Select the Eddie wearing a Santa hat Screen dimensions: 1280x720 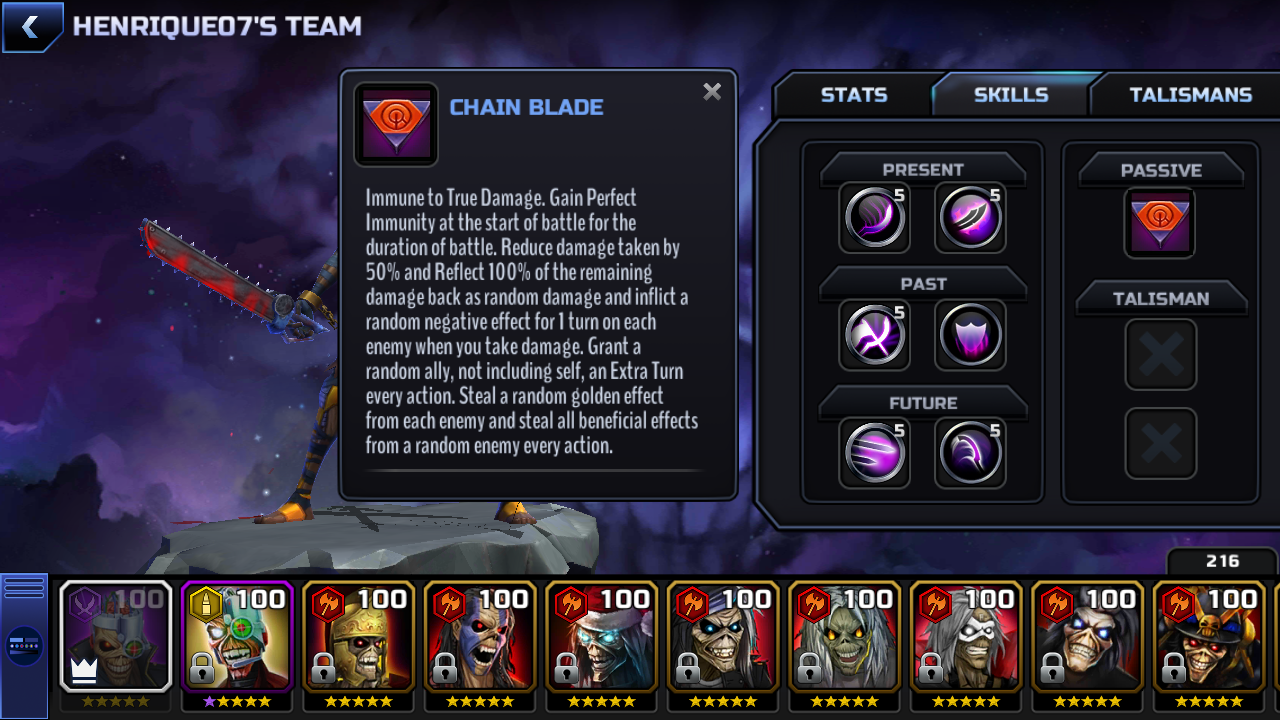point(601,637)
